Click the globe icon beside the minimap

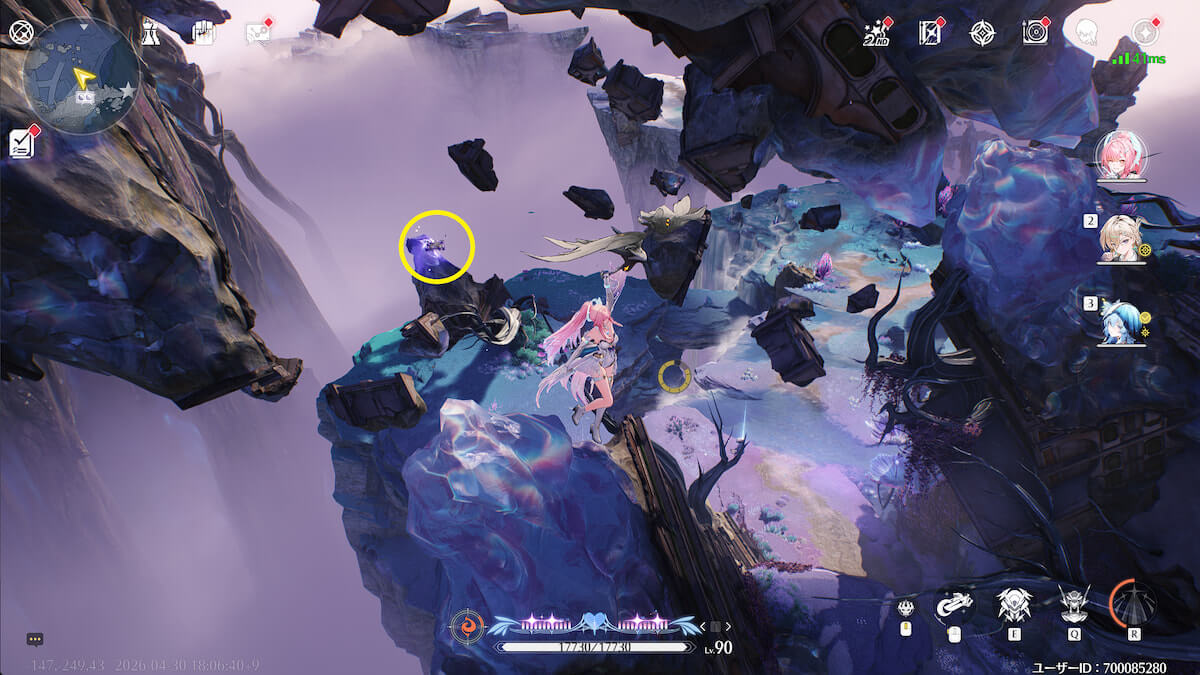21,31
